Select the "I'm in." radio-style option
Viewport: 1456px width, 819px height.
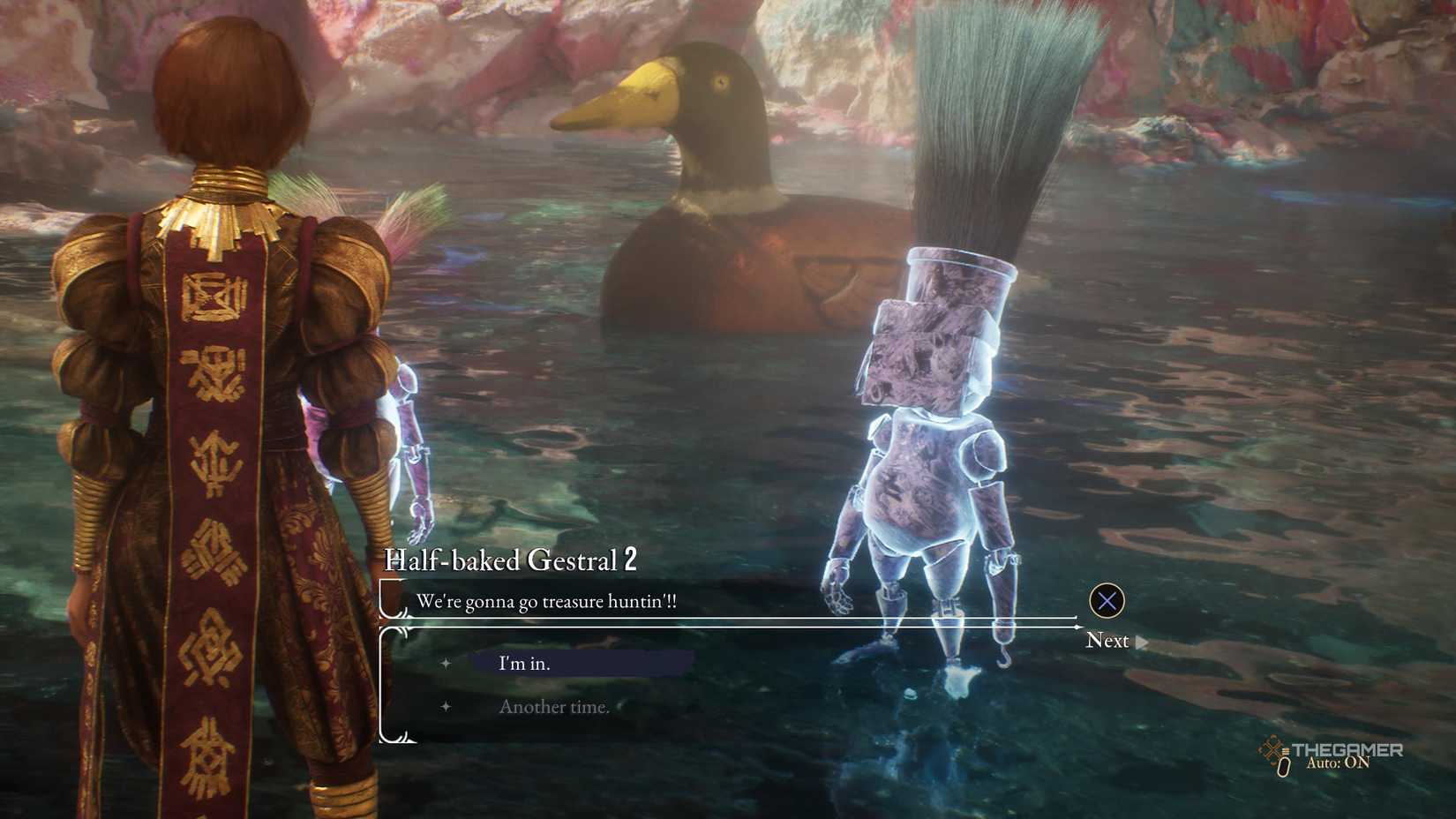tap(522, 662)
